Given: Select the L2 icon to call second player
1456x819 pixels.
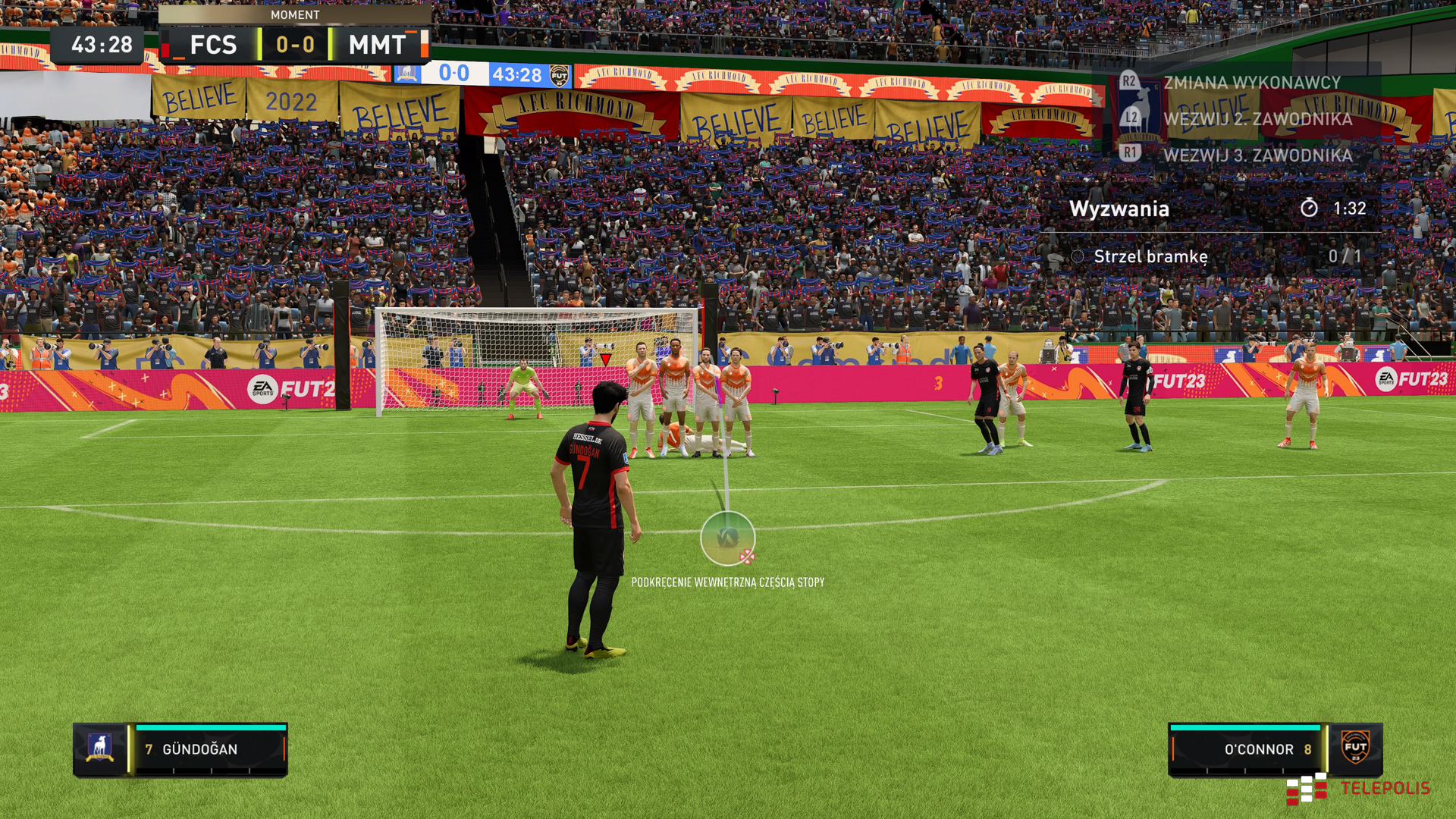Looking at the screenshot, I should click(x=1131, y=118).
